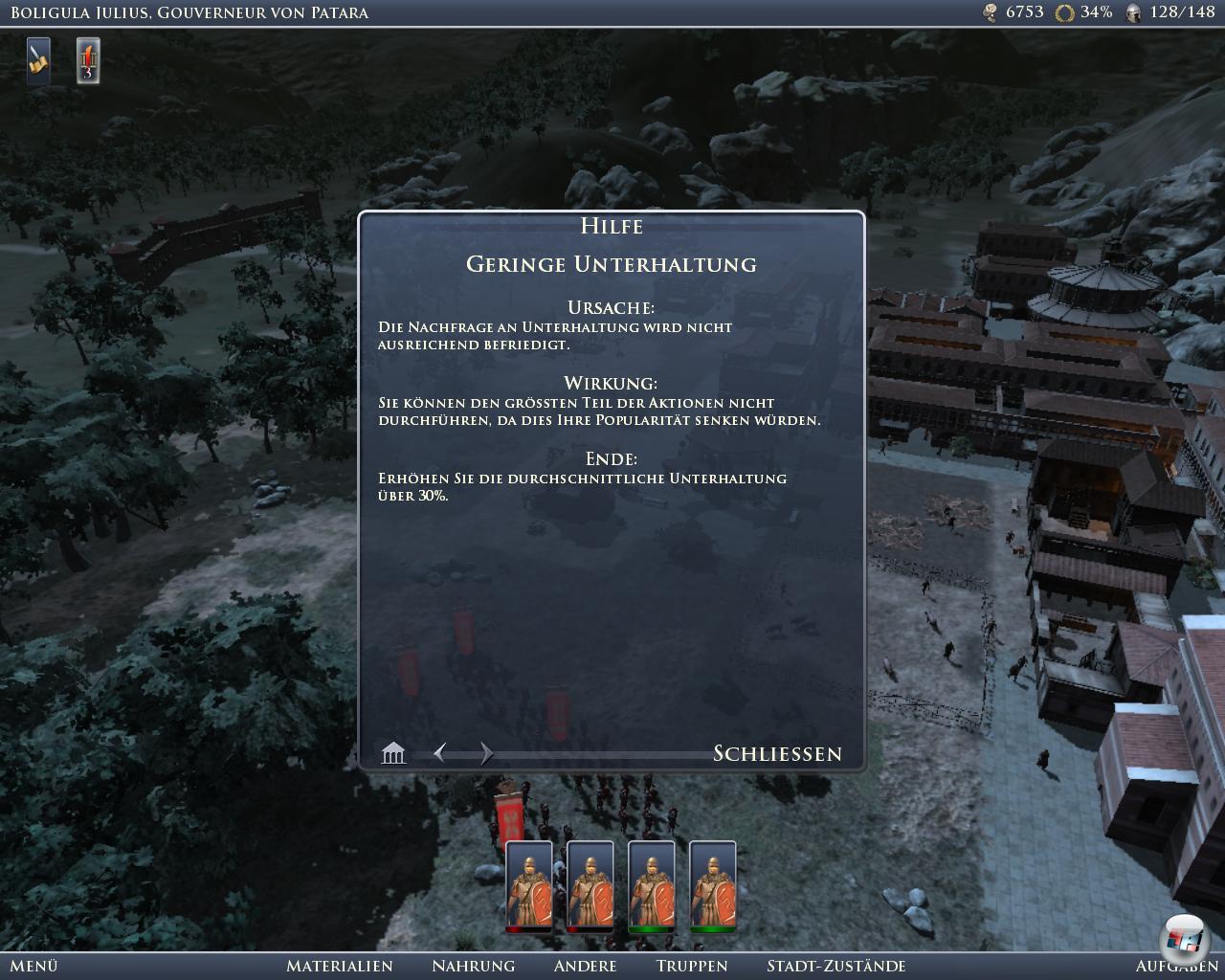Show the Nahrung overview

click(473, 966)
